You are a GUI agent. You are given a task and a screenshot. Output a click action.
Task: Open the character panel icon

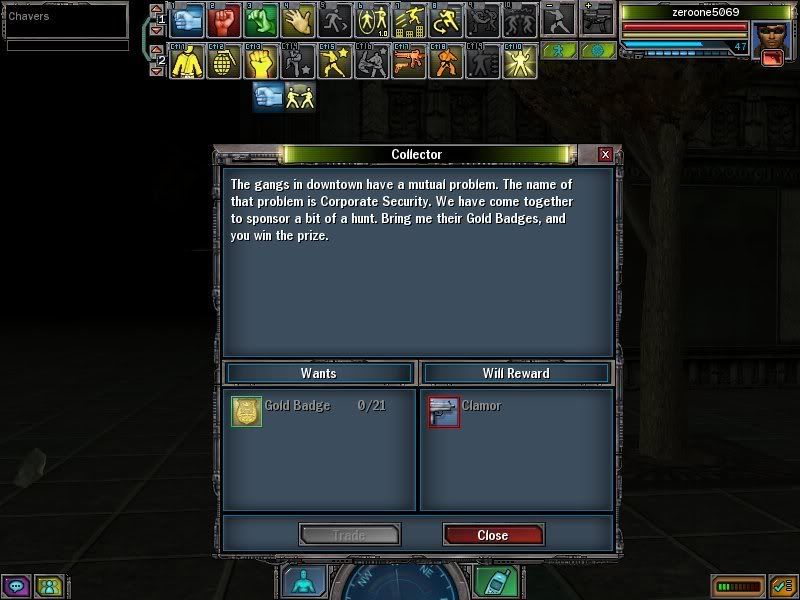pyautogui.click(x=301, y=582)
